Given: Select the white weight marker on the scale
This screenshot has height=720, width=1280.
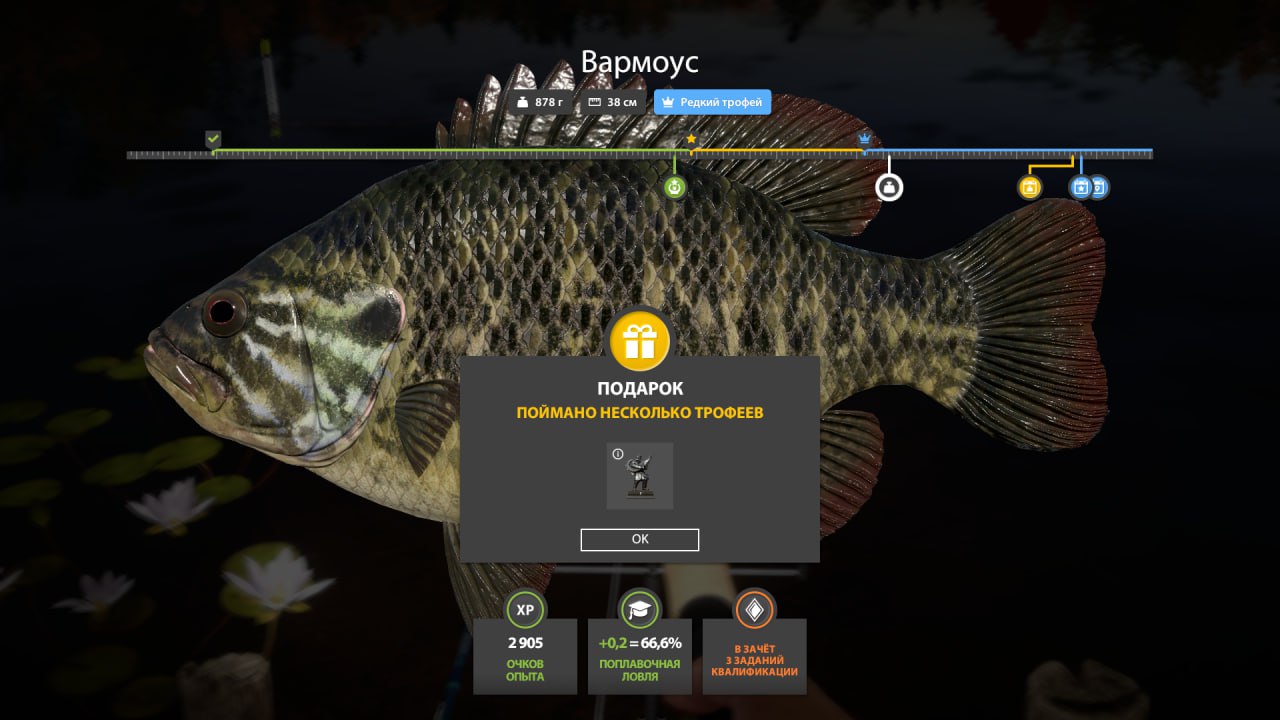Looking at the screenshot, I should click(x=889, y=187).
